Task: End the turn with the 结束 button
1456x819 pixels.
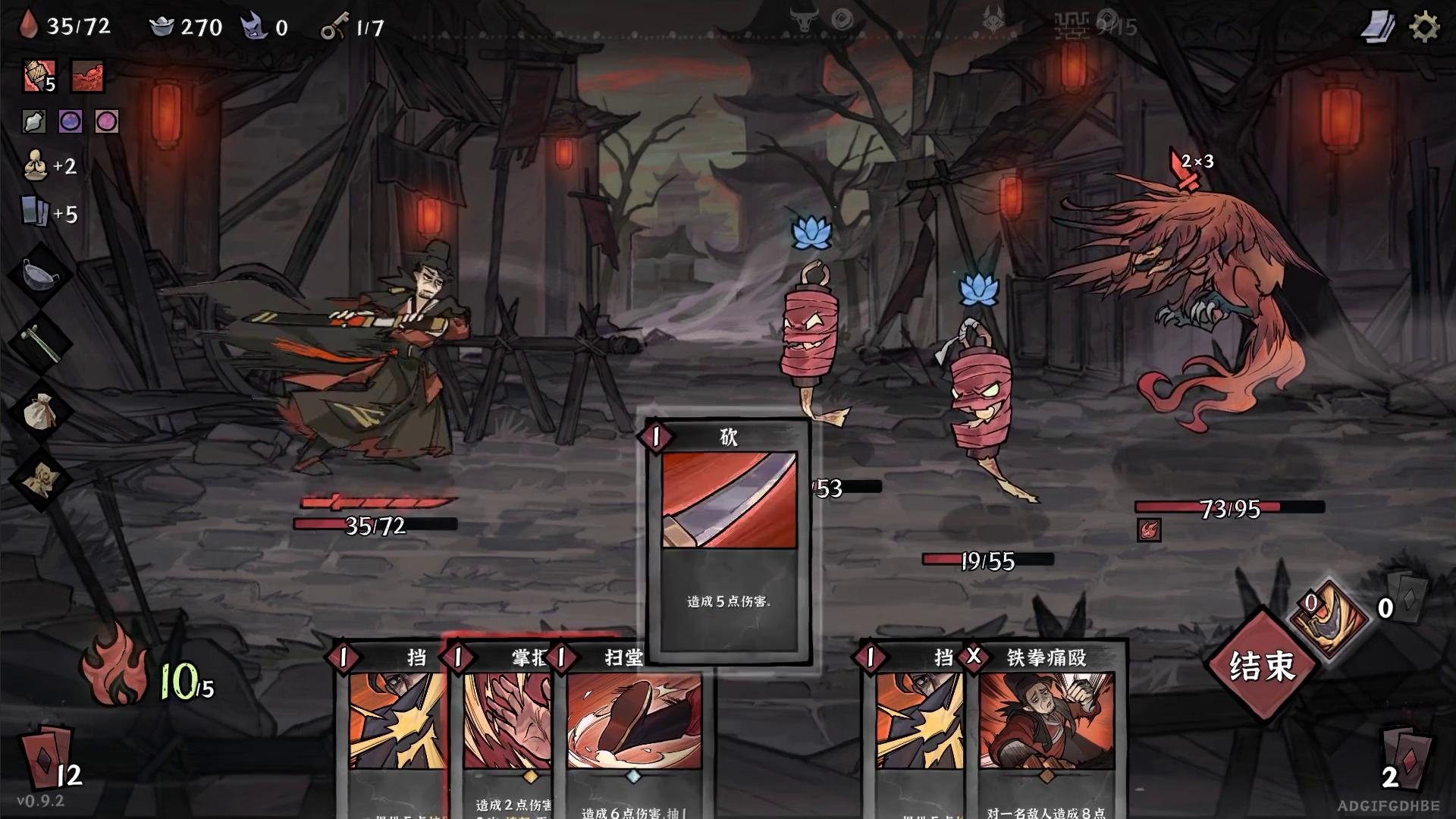Action: pyautogui.click(x=1262, y=666)
